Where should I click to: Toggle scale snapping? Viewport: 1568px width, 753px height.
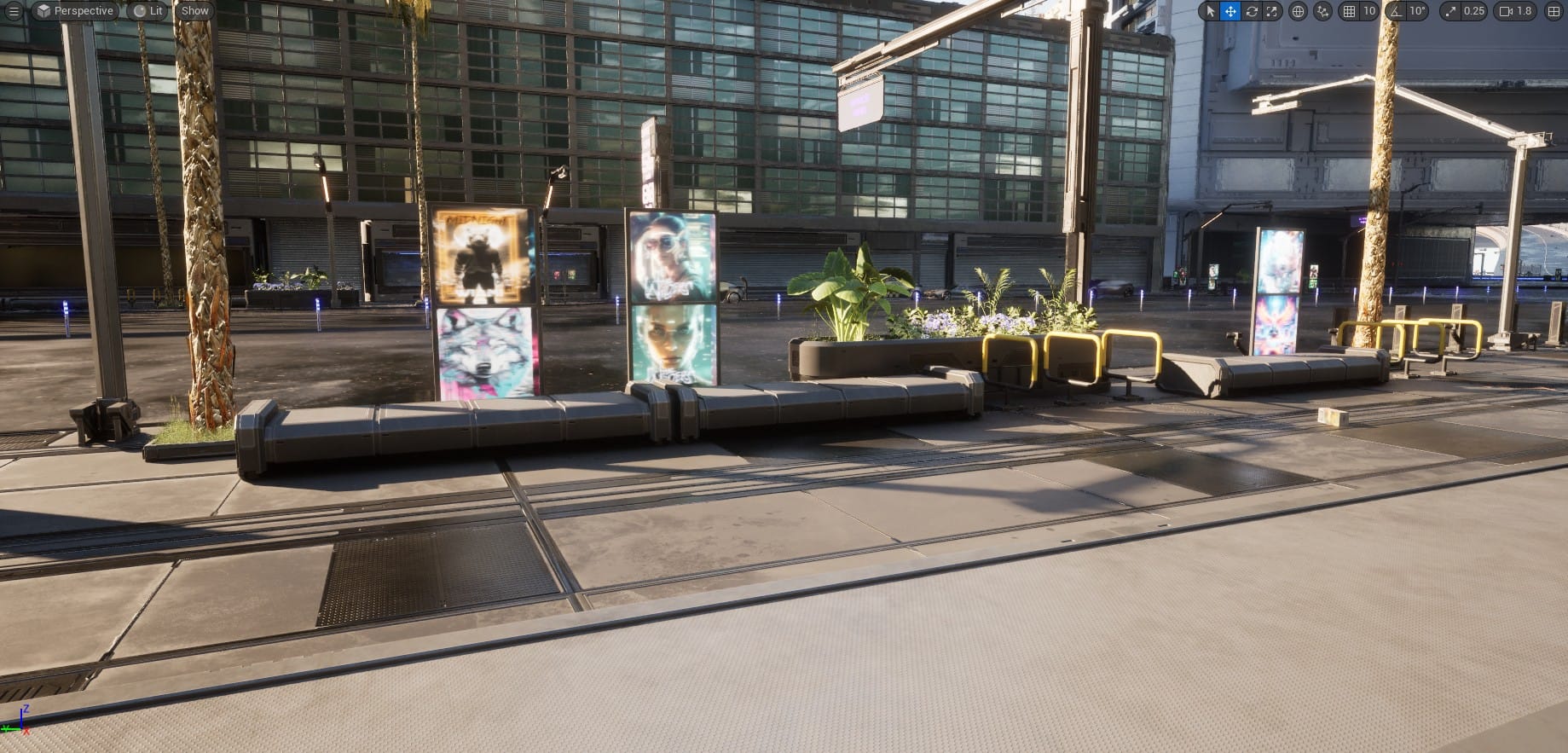(1451, 12)
